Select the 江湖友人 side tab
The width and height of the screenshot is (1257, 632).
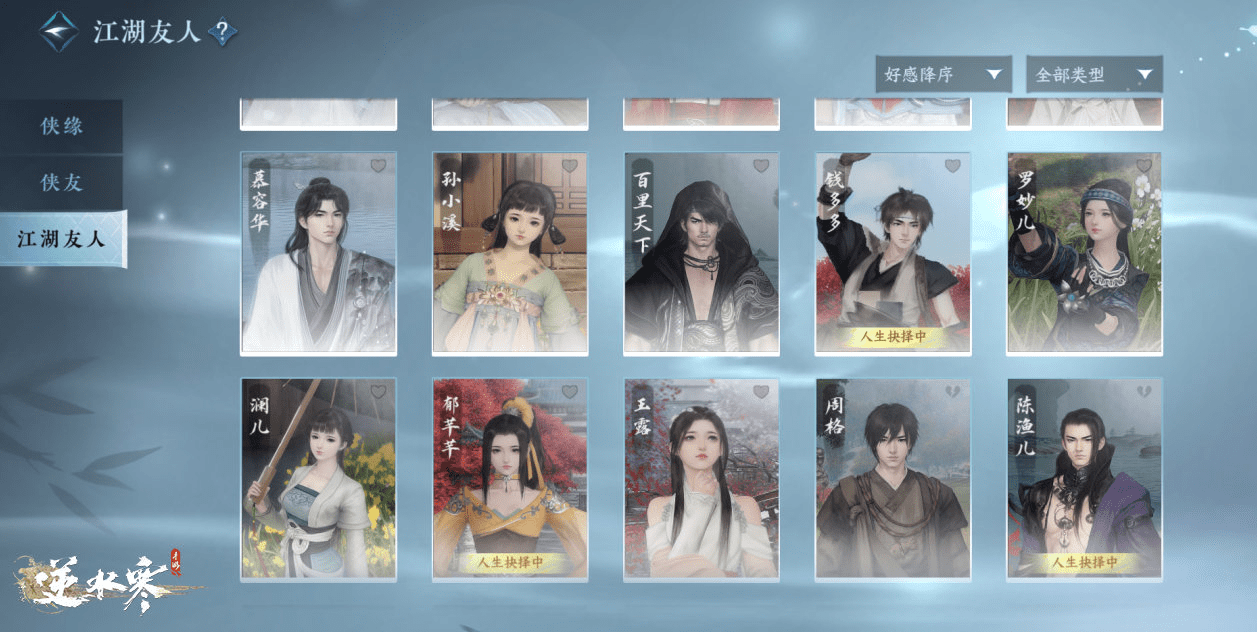click(x=62, y=239)
